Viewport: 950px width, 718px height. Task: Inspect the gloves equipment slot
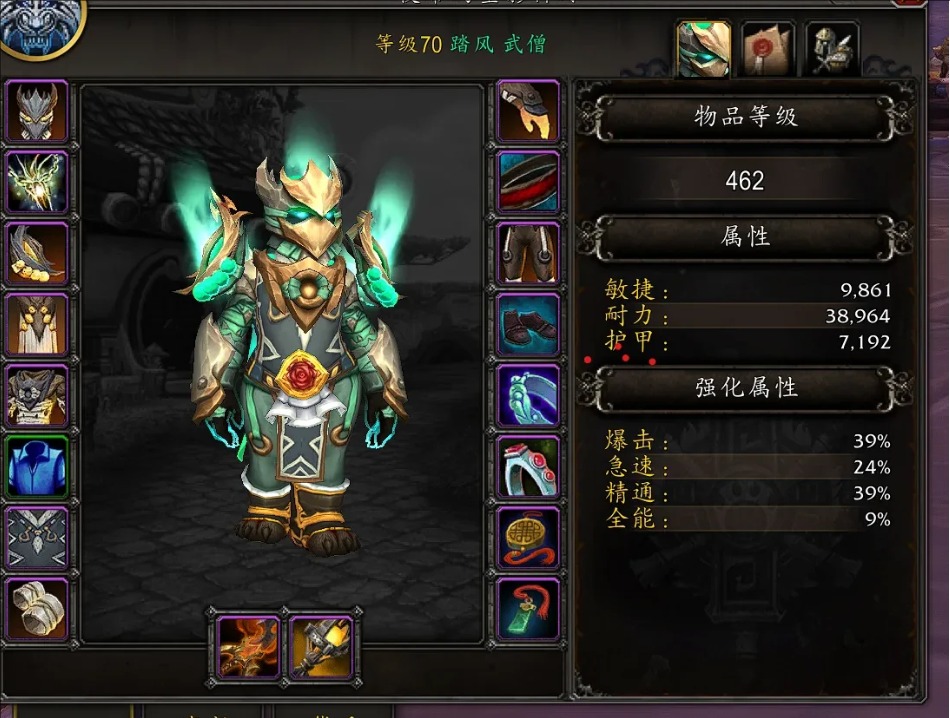coord(528,111)
